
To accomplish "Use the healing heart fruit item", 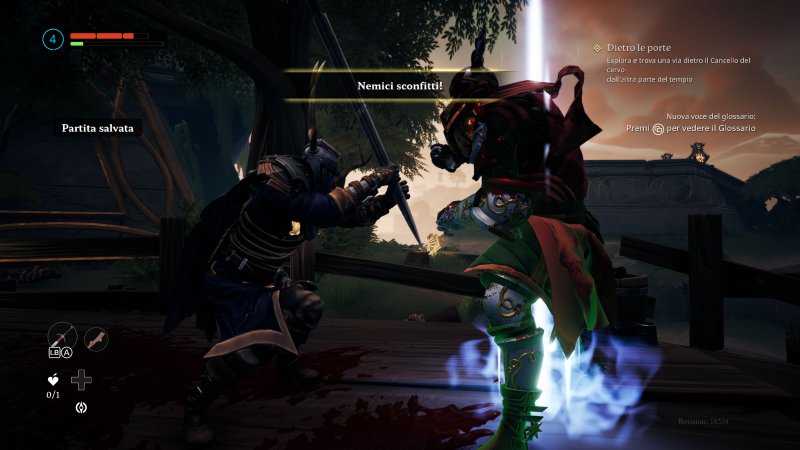I will pyautogui.click(x=53, y=379).
